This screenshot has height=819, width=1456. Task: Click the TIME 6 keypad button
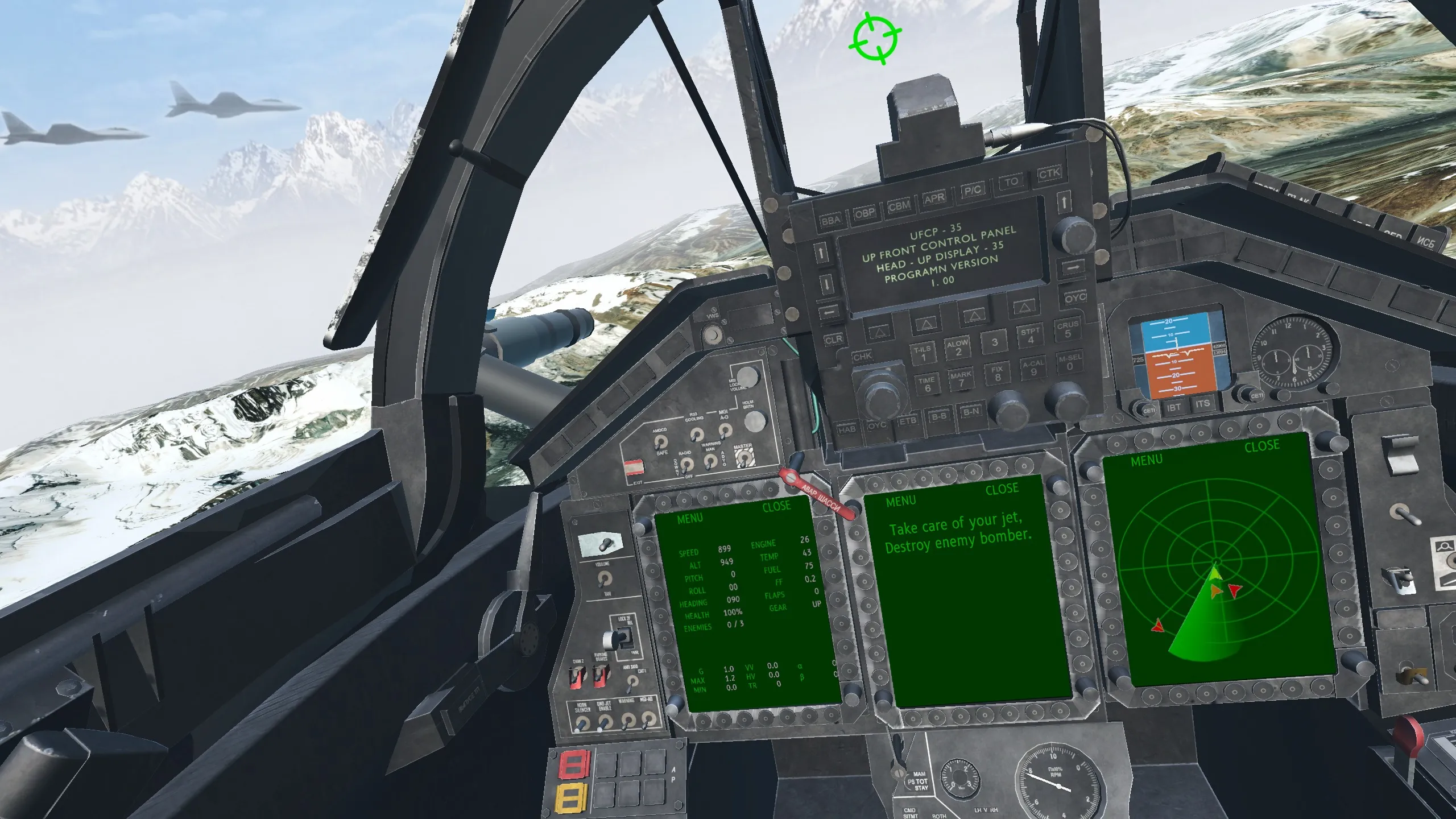click(926, 384)
